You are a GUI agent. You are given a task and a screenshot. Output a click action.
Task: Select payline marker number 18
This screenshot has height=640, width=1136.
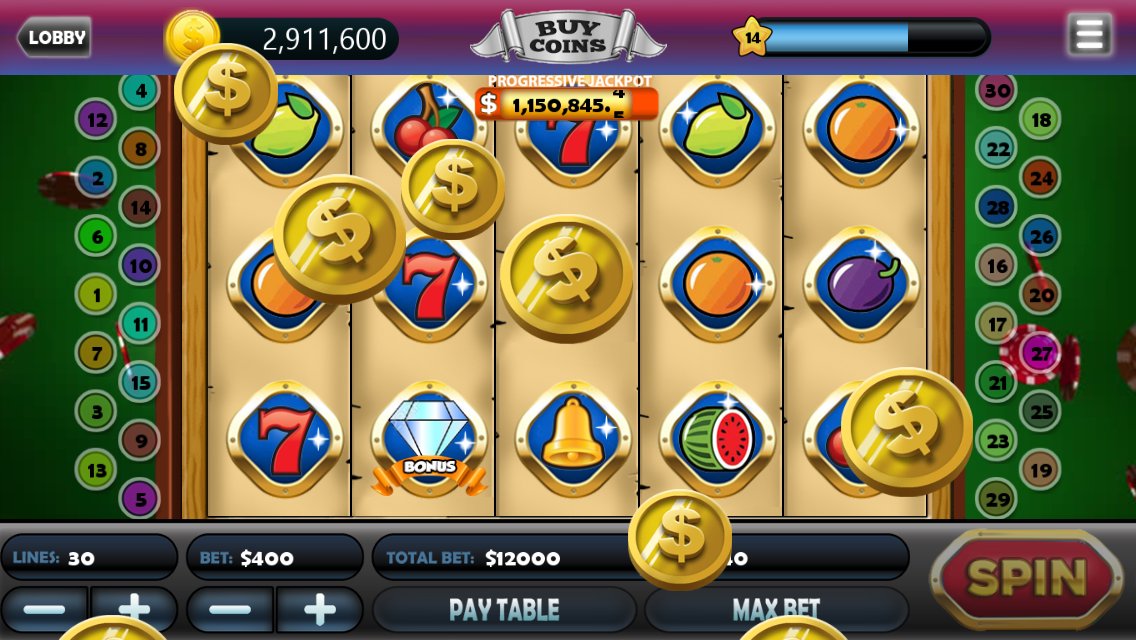[x=1041, y=120]
